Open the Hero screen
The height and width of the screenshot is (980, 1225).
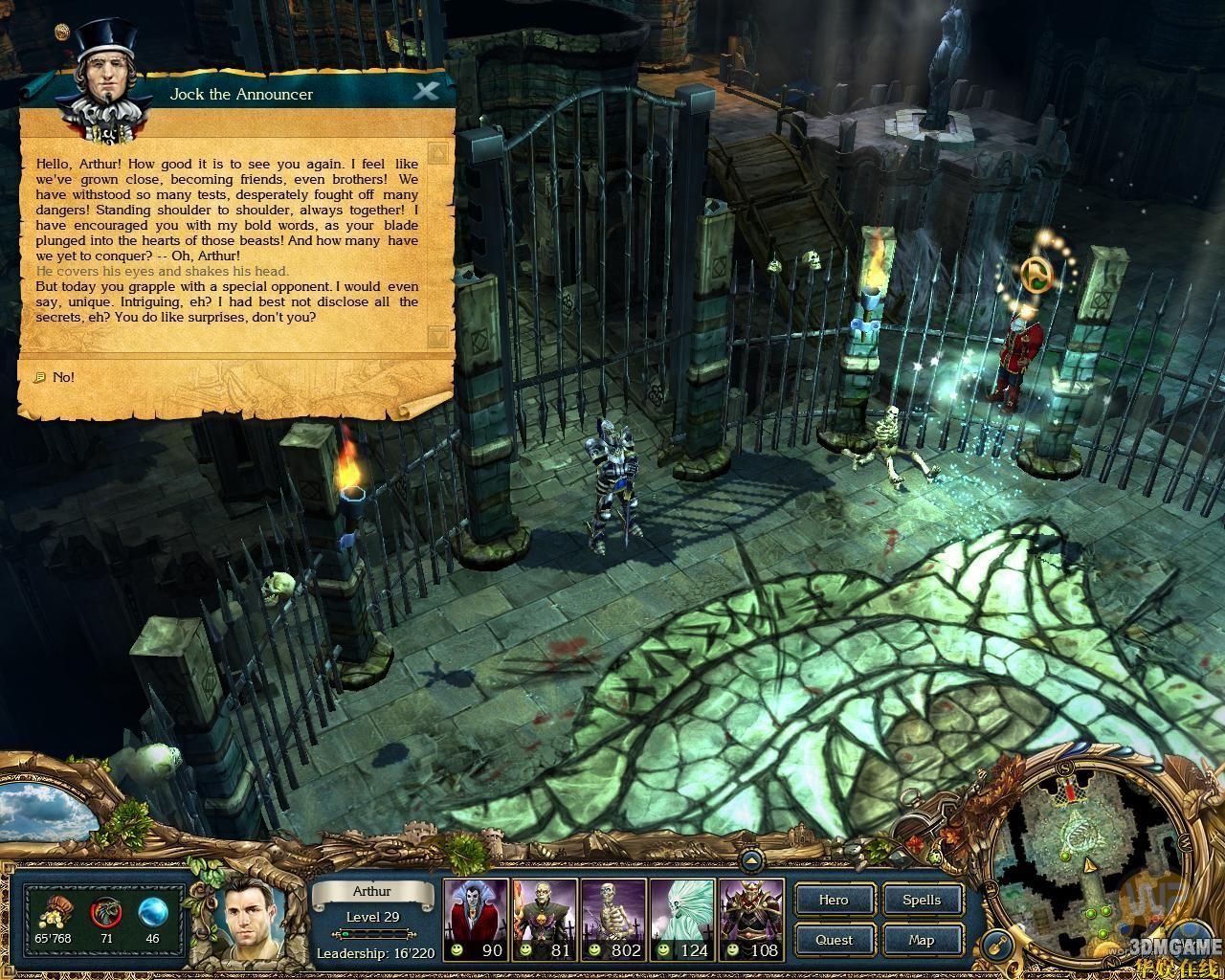(x=834, y=900)
